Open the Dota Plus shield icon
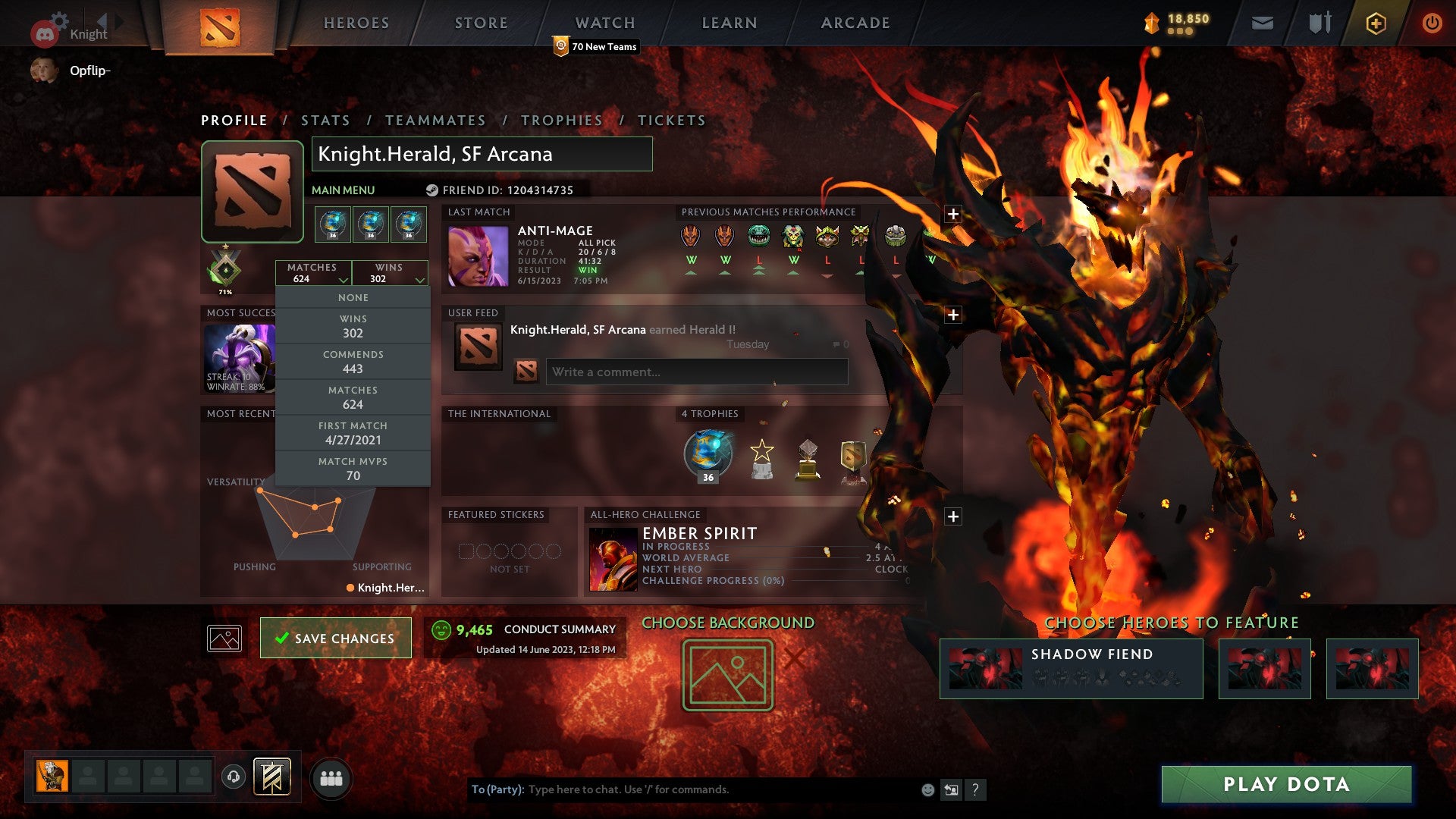Viewport: 1456px width, 819px height. (1376, 23)
